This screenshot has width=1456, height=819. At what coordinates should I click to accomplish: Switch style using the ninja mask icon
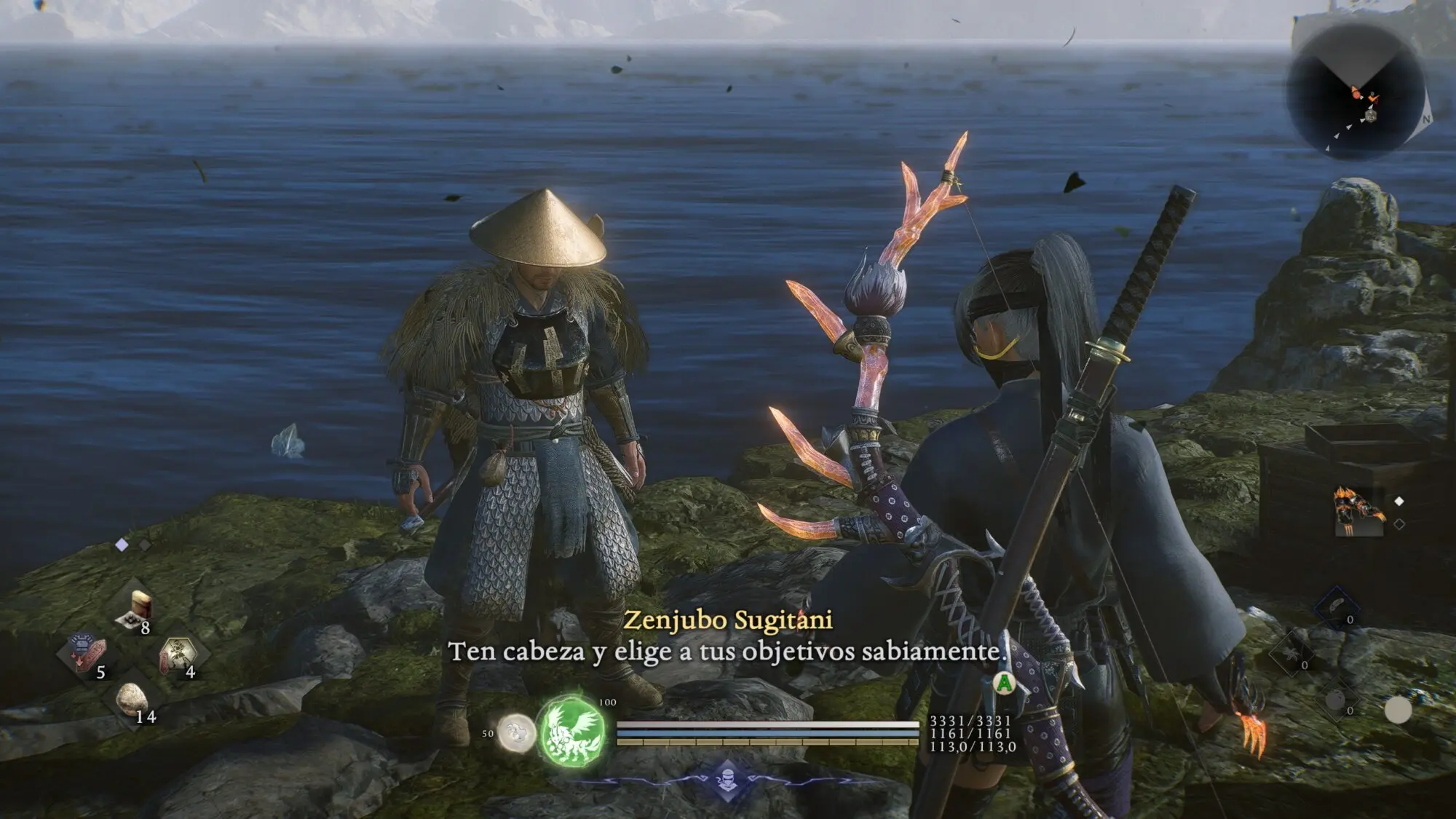728,779
